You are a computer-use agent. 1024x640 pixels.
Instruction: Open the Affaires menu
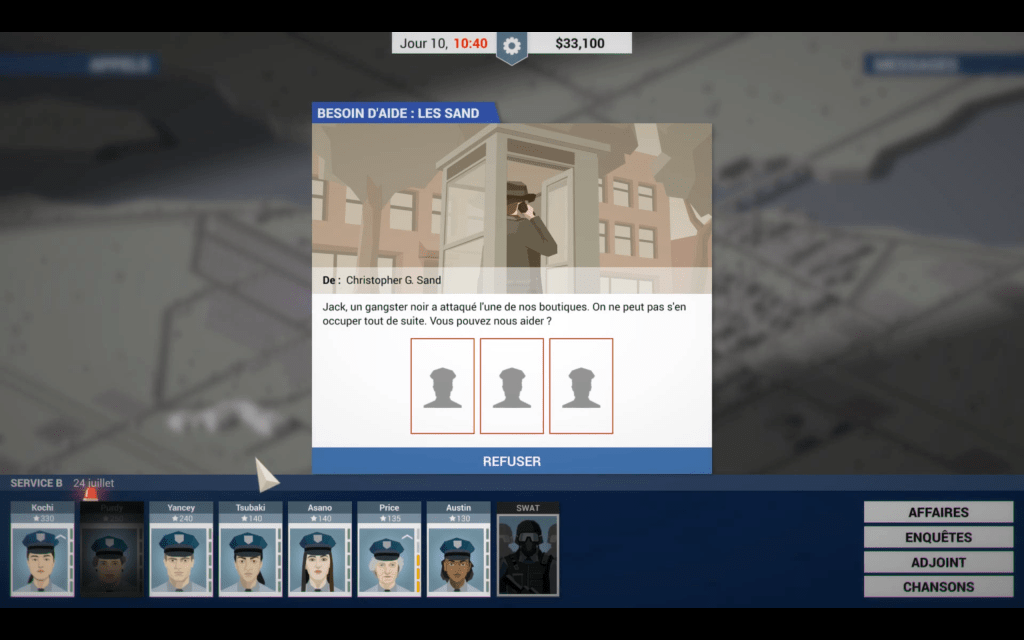[938, 512]
